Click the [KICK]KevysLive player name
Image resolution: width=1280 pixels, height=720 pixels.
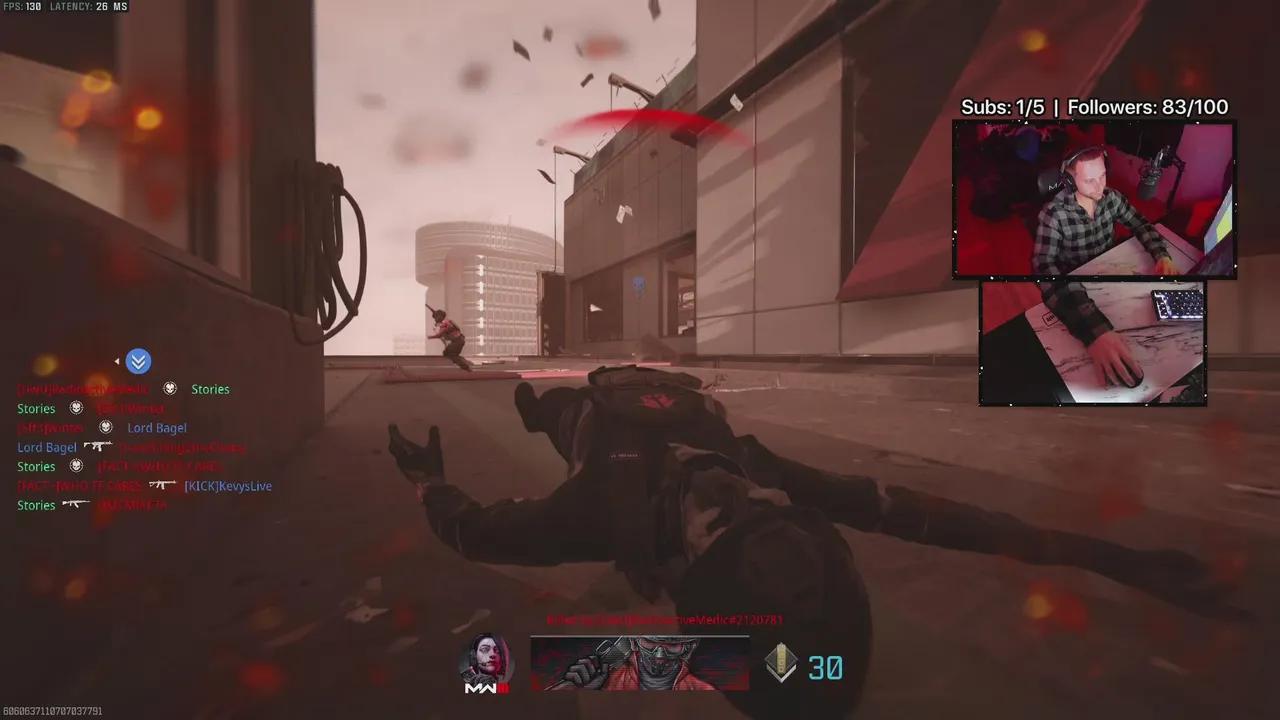pos(227,486)
